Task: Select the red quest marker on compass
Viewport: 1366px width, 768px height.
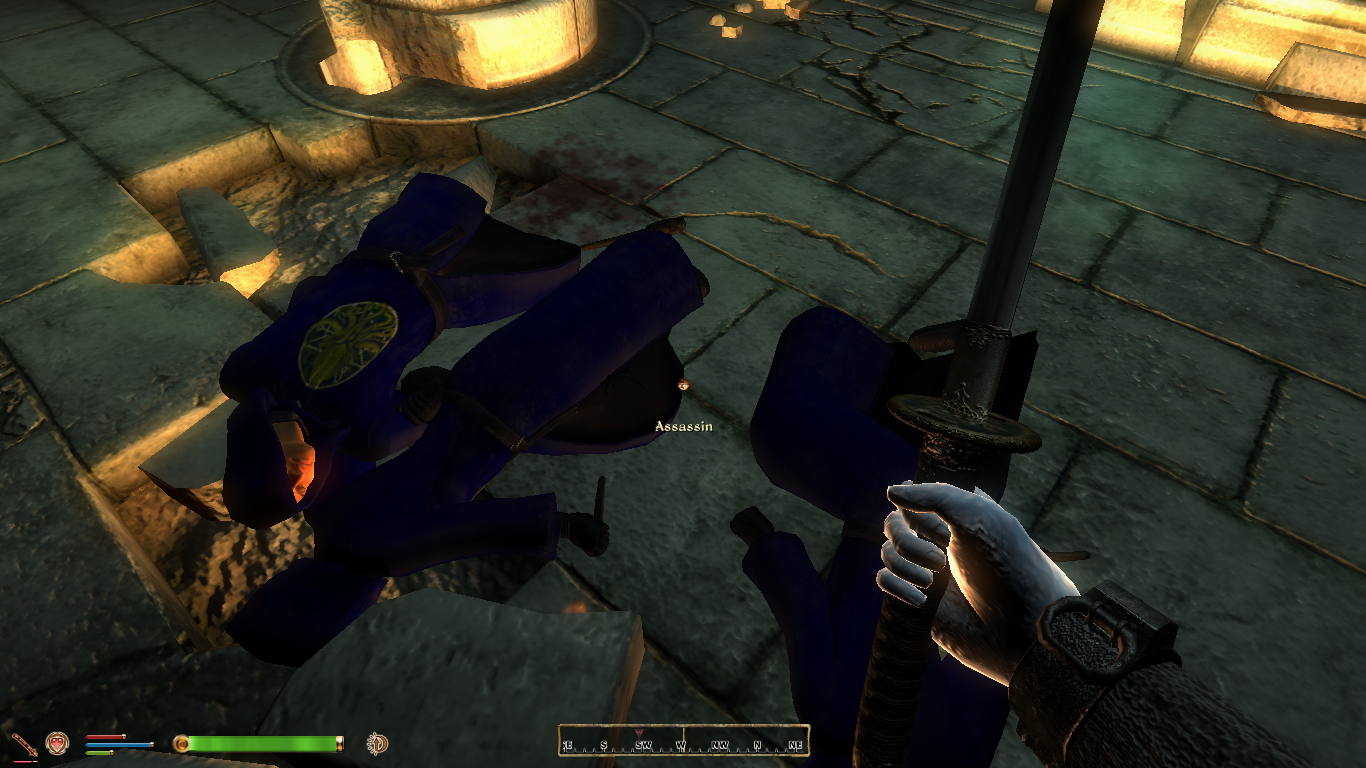Action: tap(640, 733)
